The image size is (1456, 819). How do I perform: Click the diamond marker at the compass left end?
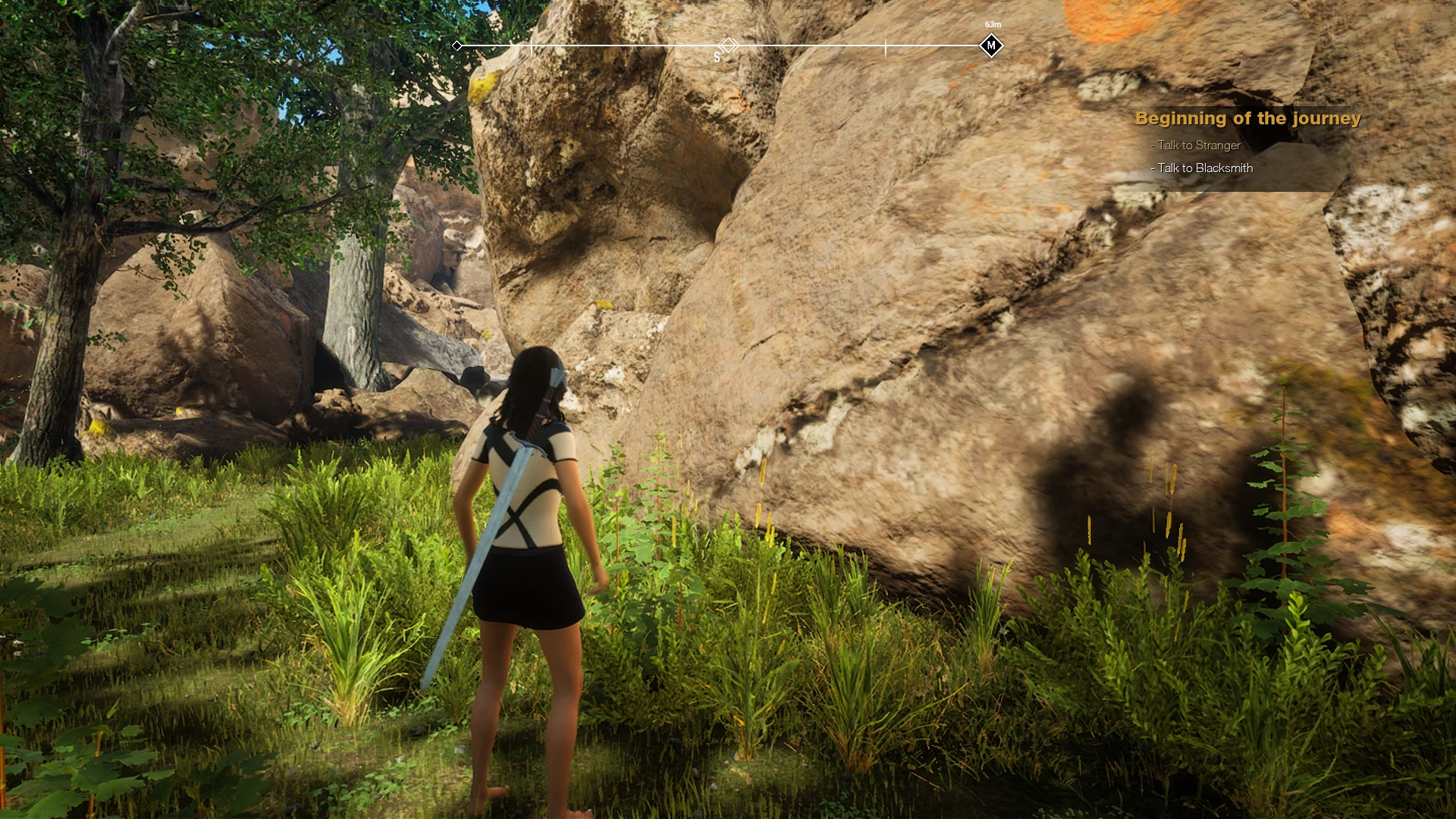coord(457,45)
